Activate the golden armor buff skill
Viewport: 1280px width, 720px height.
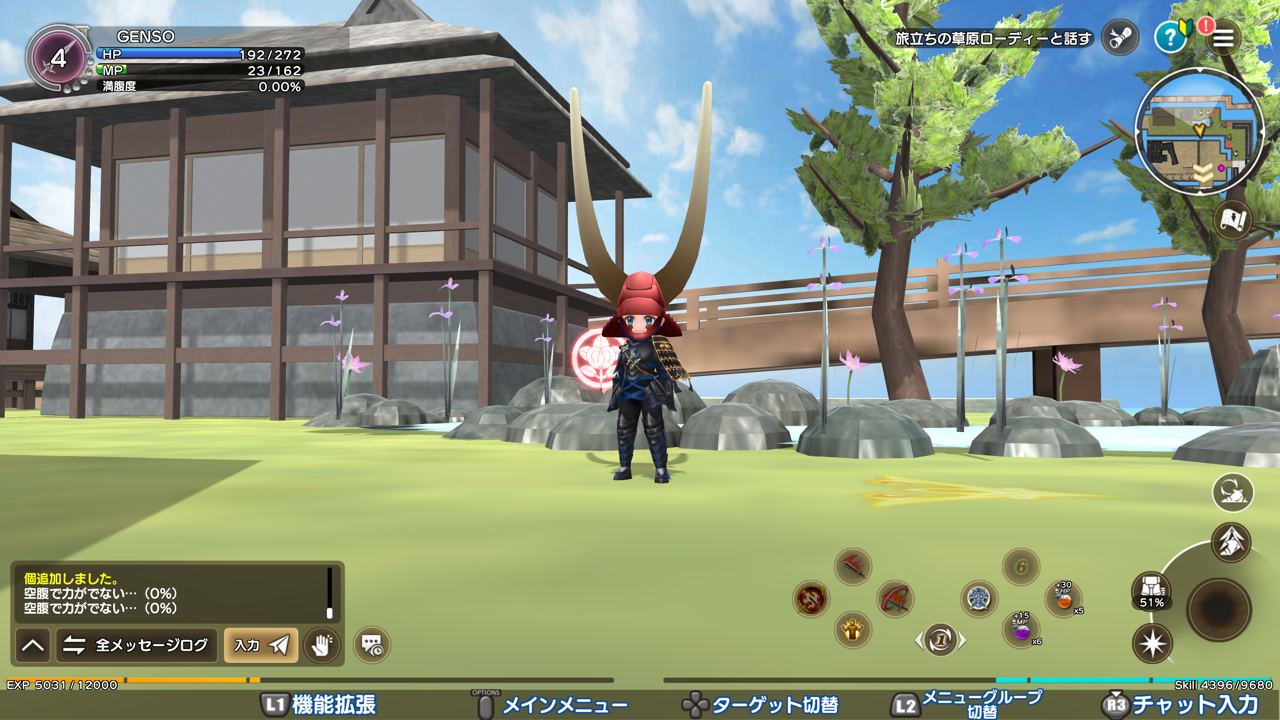click(x=853, y=629)
